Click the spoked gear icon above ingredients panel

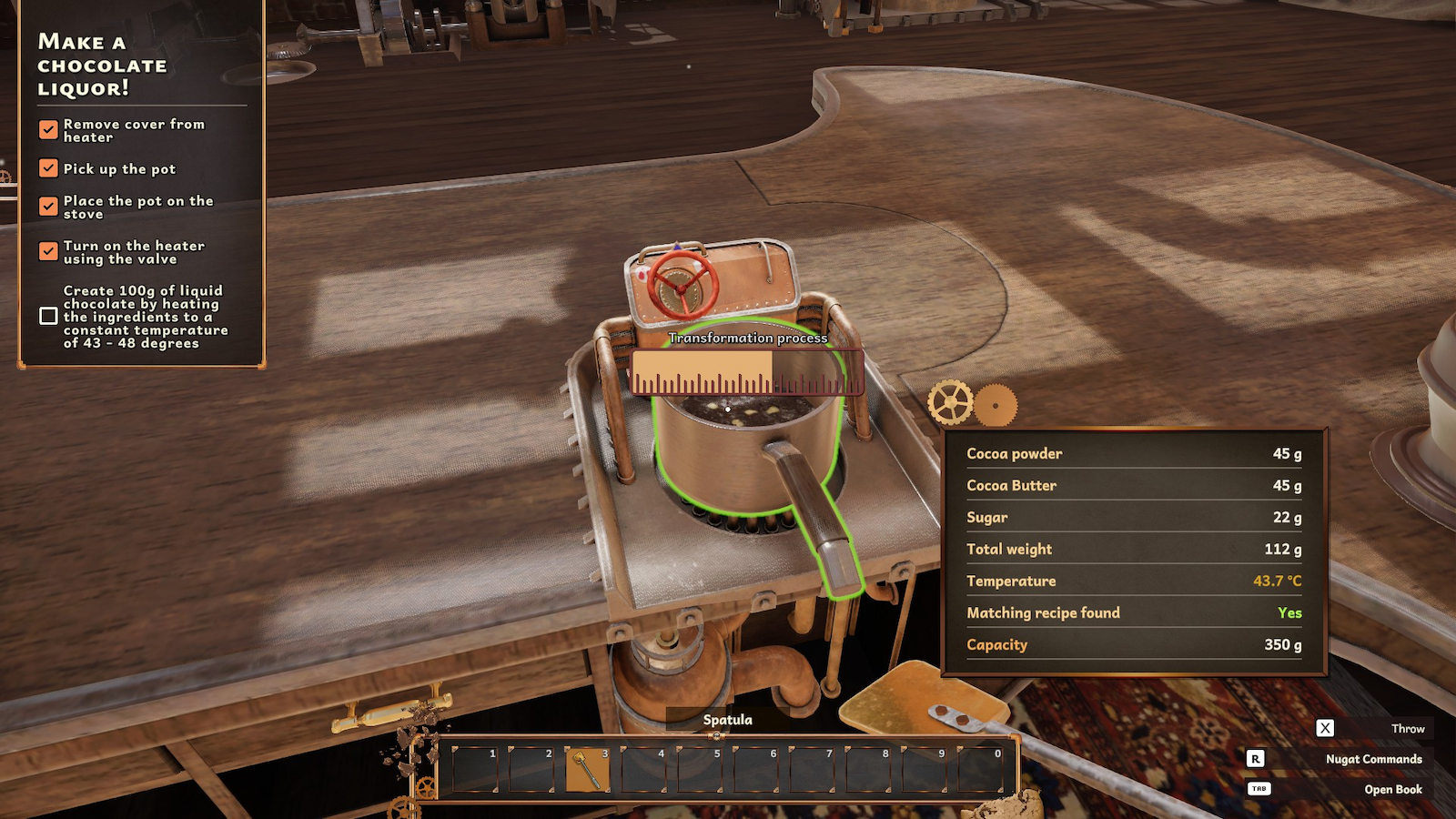(x=951, y=404)
